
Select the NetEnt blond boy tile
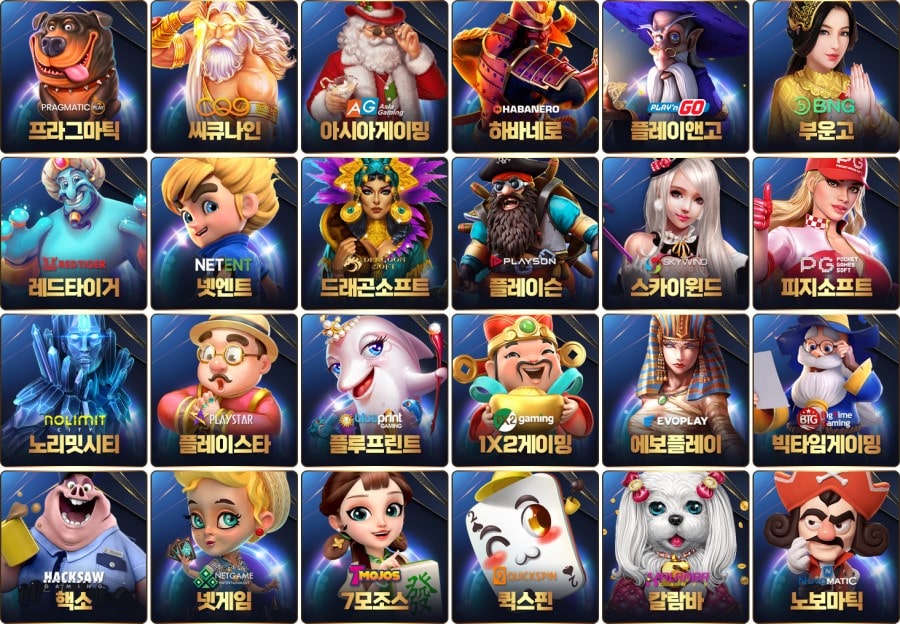click(224, 232)
